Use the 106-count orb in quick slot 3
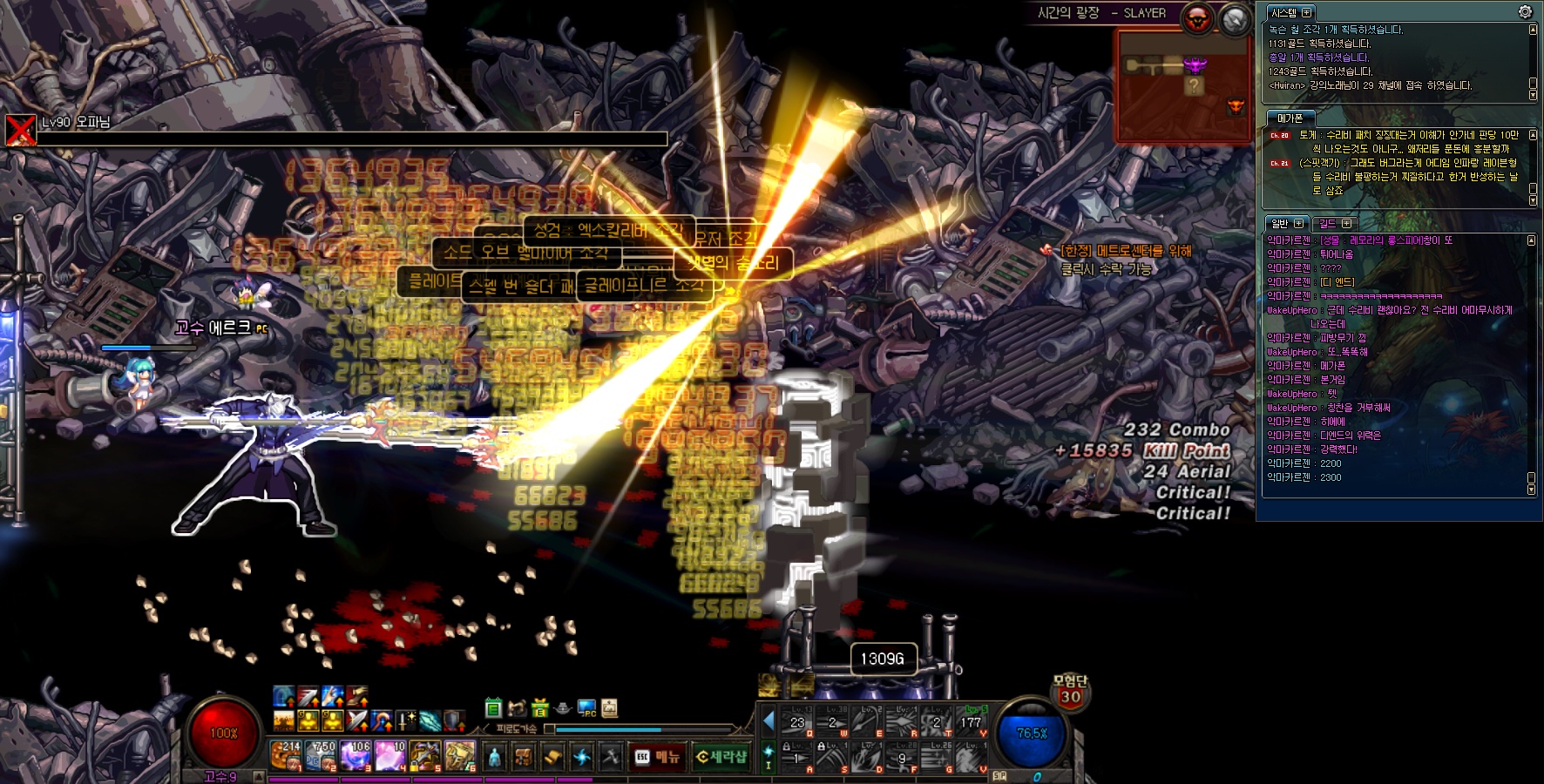This screenshot has height=784, width=1544. click(x=356, y=755)
